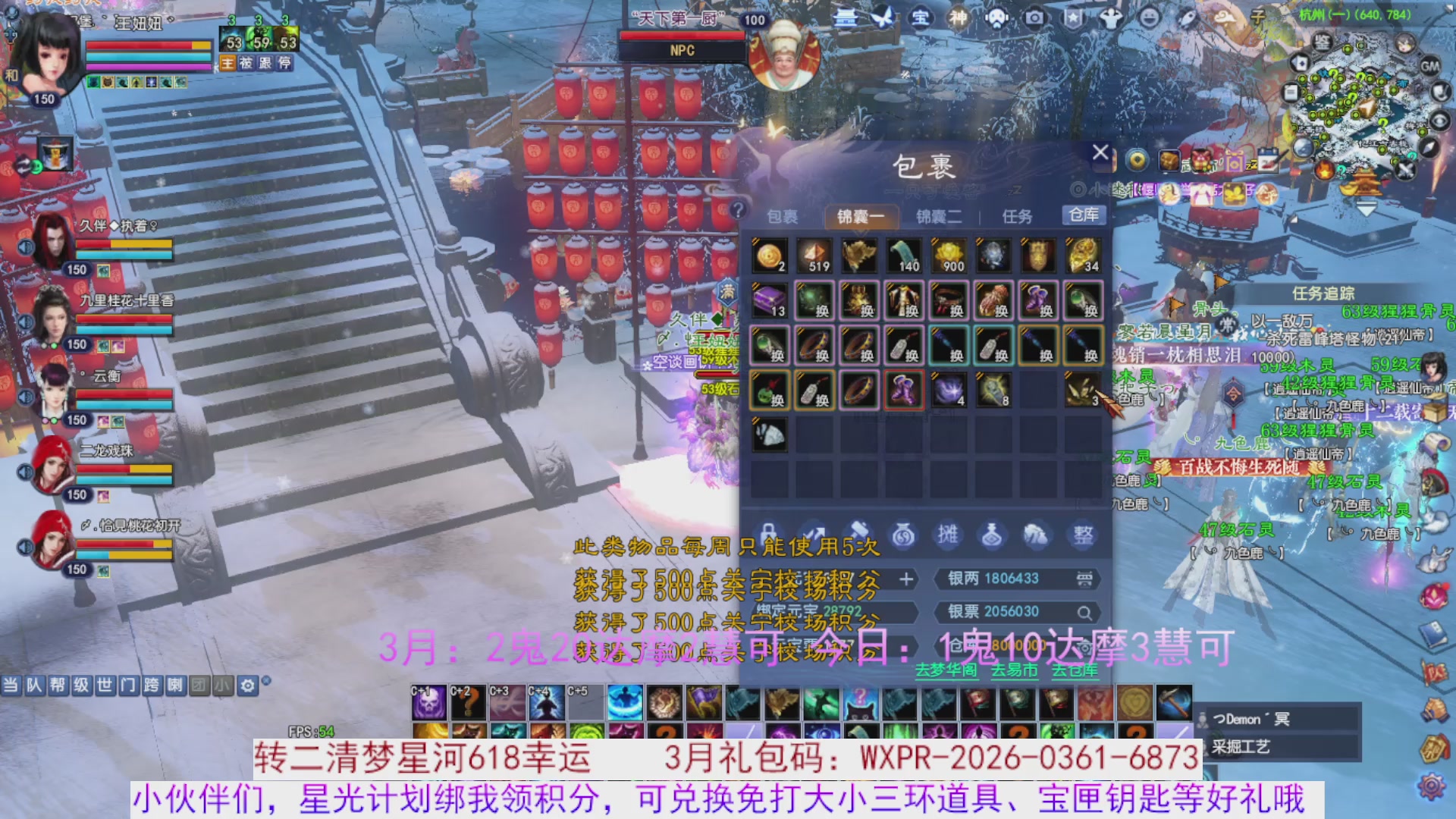Select the 摊 stall icon in the bag panel
The image size is (1456, 819).
[x=949, y=534]
